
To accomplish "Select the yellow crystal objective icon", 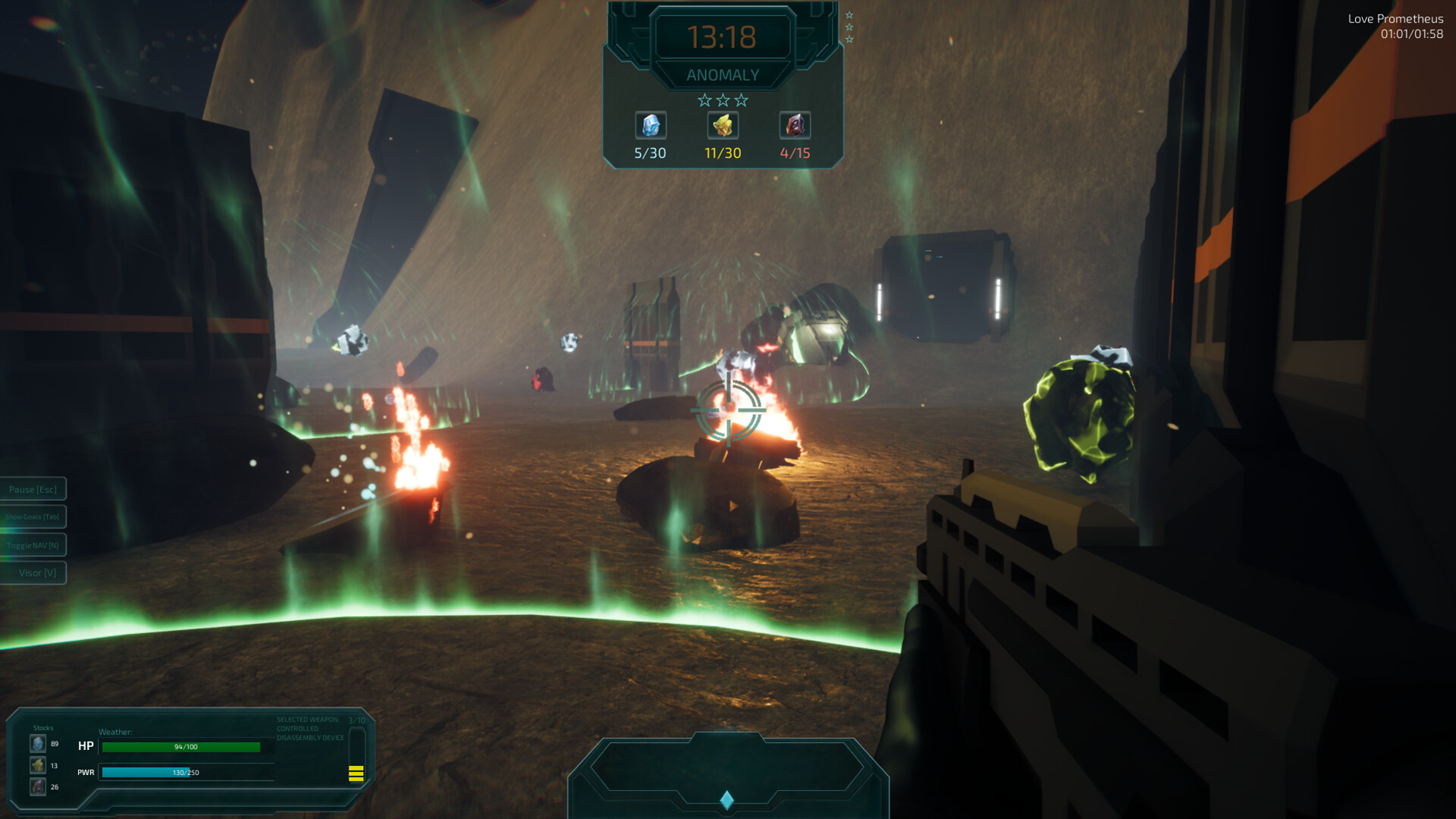I will [723, 126].
